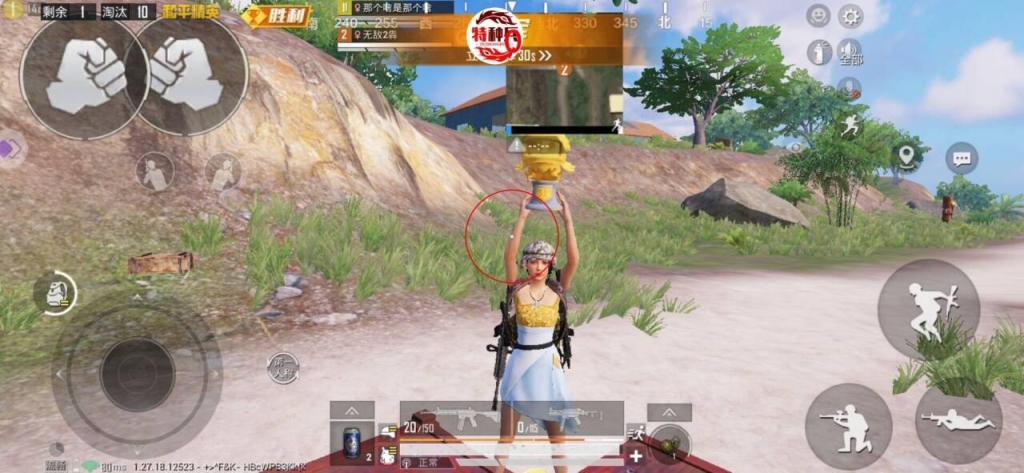Screen dimensions: 1024x473
Task: Punch with the left fist button
Action: point(84,76)
